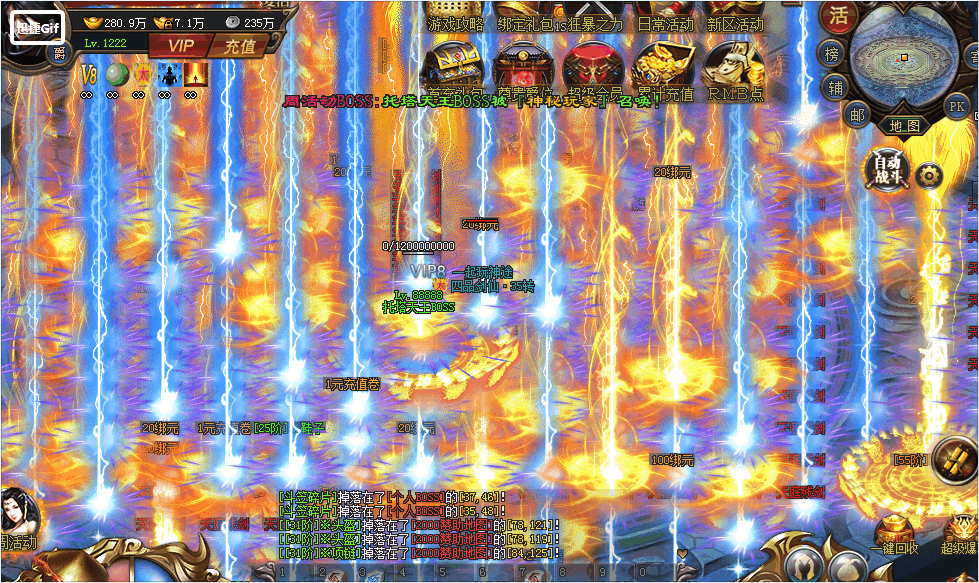The width and height of the screenshot is (979, 583).
Task: Toggle PK mode button
Action: click(956, 106)
